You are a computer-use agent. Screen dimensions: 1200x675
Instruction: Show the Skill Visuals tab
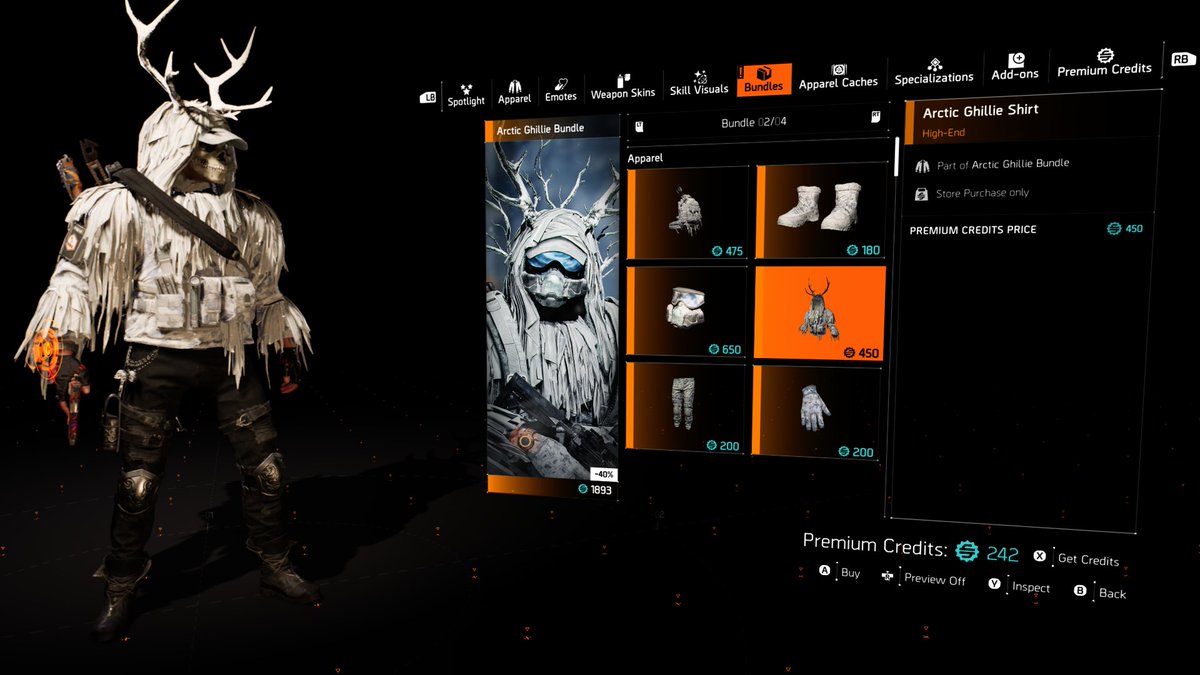(699, 83)
